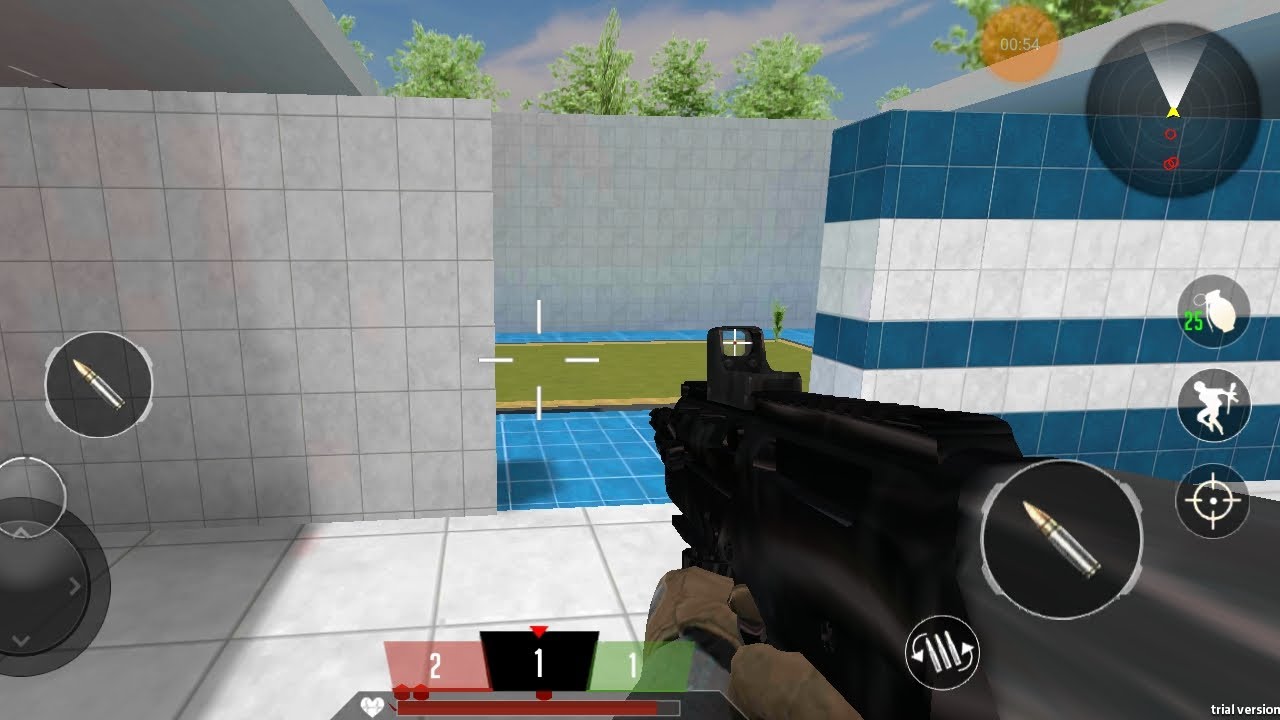Reload using the bullets reload icon
The width and height of the screenshot is (1280, 720).
point(941,650)
